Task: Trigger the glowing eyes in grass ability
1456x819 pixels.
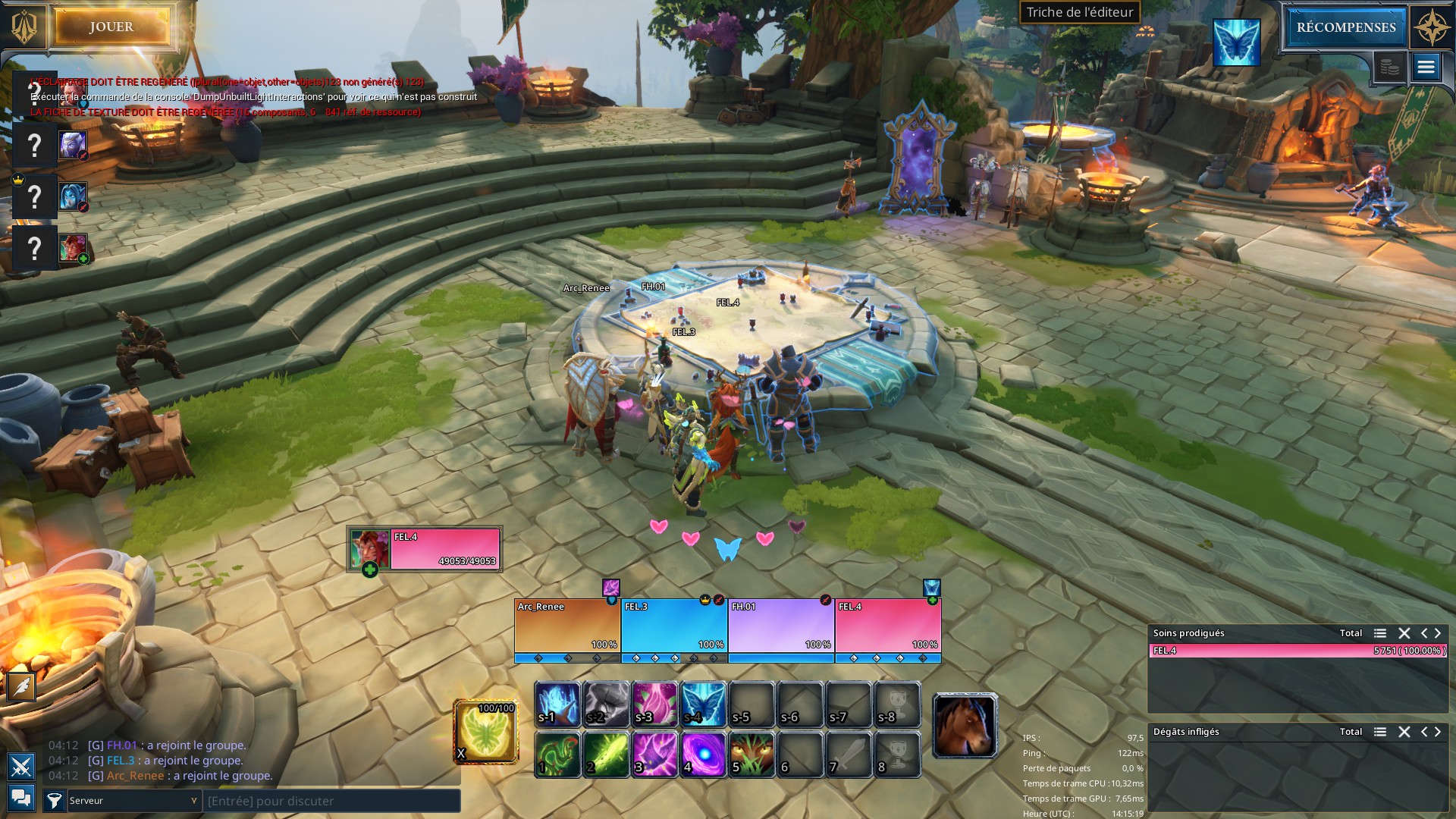Action: tap(752, 754)
